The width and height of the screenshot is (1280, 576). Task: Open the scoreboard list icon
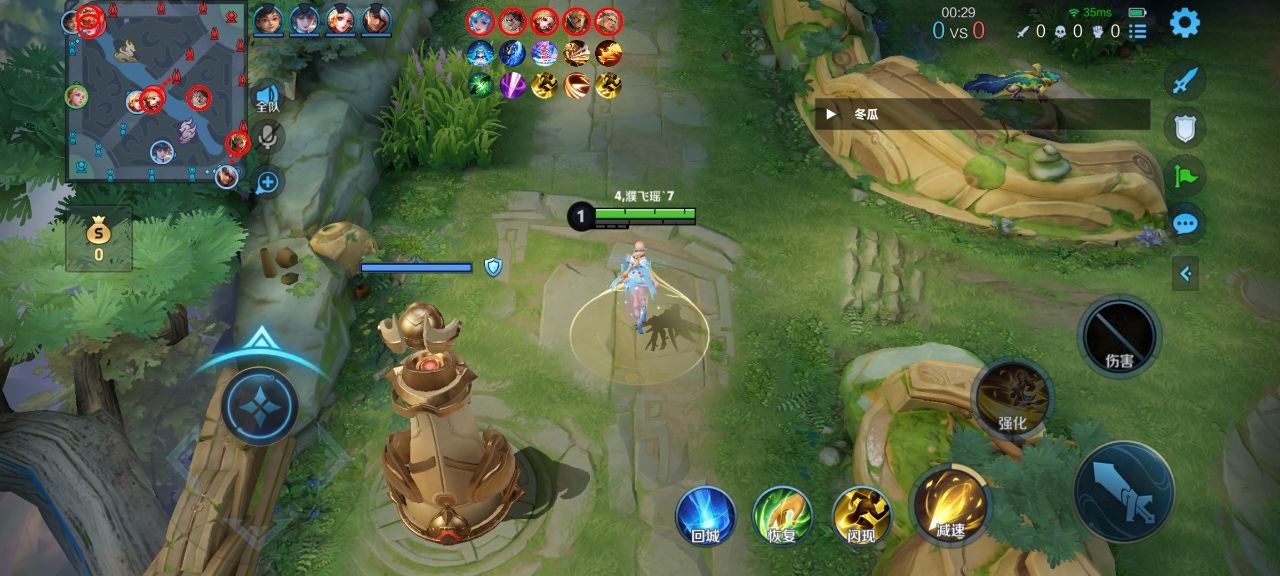tap(1138, 31)
